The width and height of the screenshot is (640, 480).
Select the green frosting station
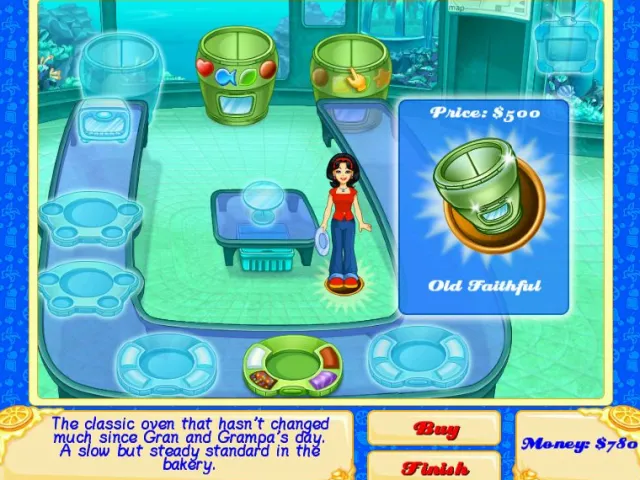tap(293, 365)
